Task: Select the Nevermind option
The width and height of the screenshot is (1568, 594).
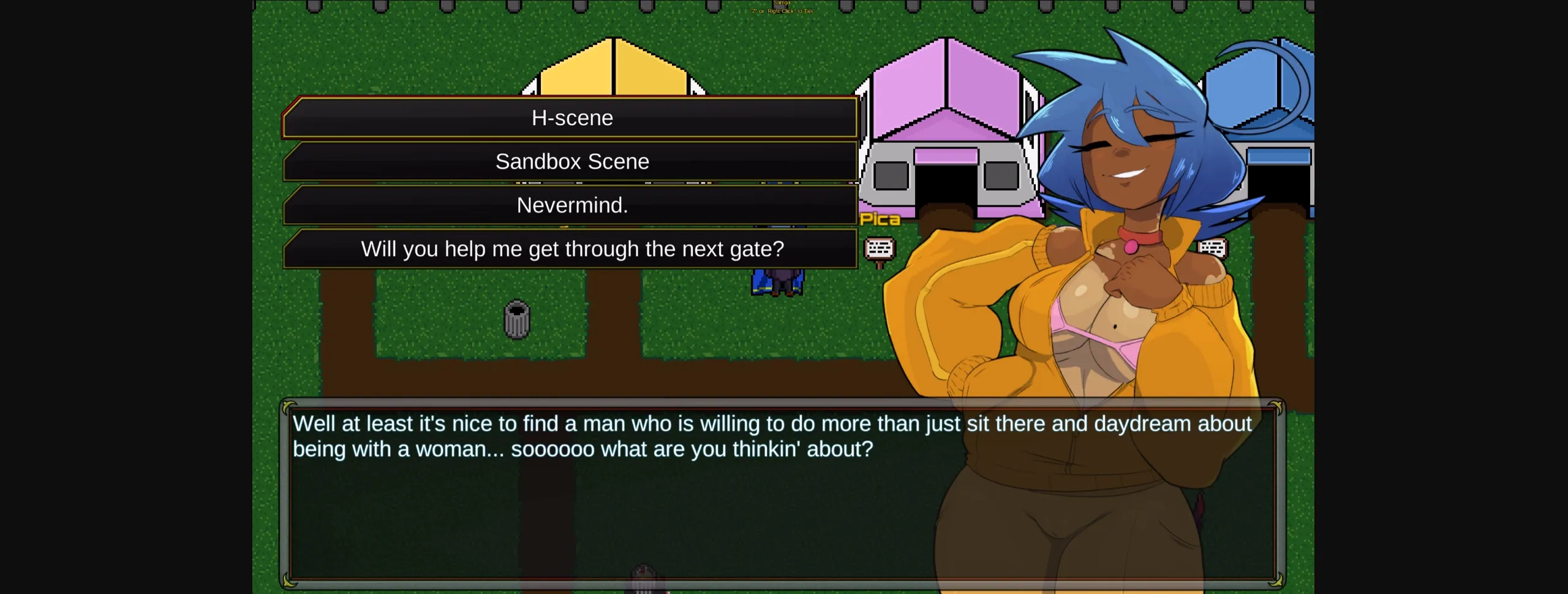Action: click(x=573, y=205)
